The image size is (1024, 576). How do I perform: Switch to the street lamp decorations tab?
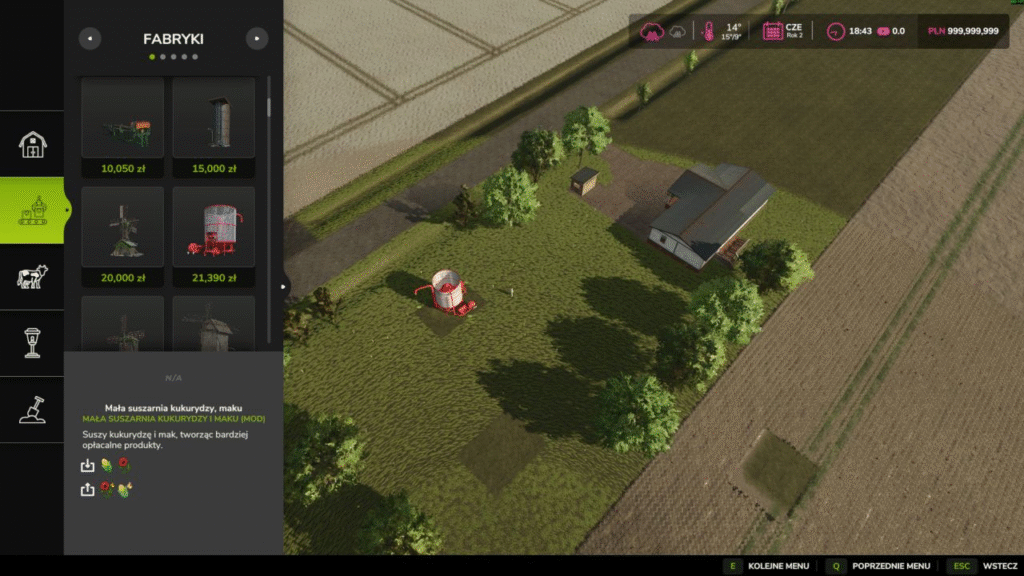pos(32,343)
